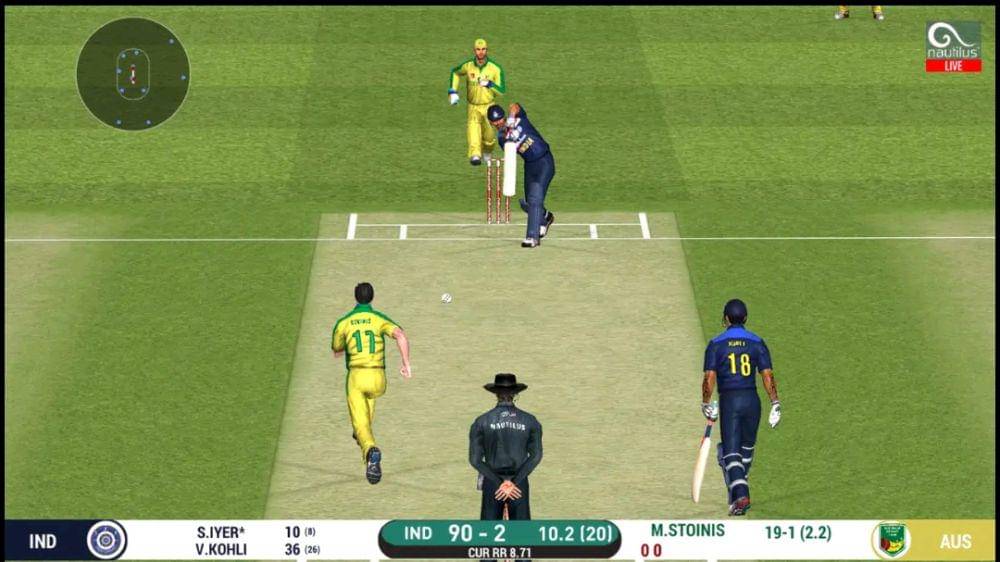
Task: Click the circular field placement radar
Action: pyautogui.click(x=133, y=74)
